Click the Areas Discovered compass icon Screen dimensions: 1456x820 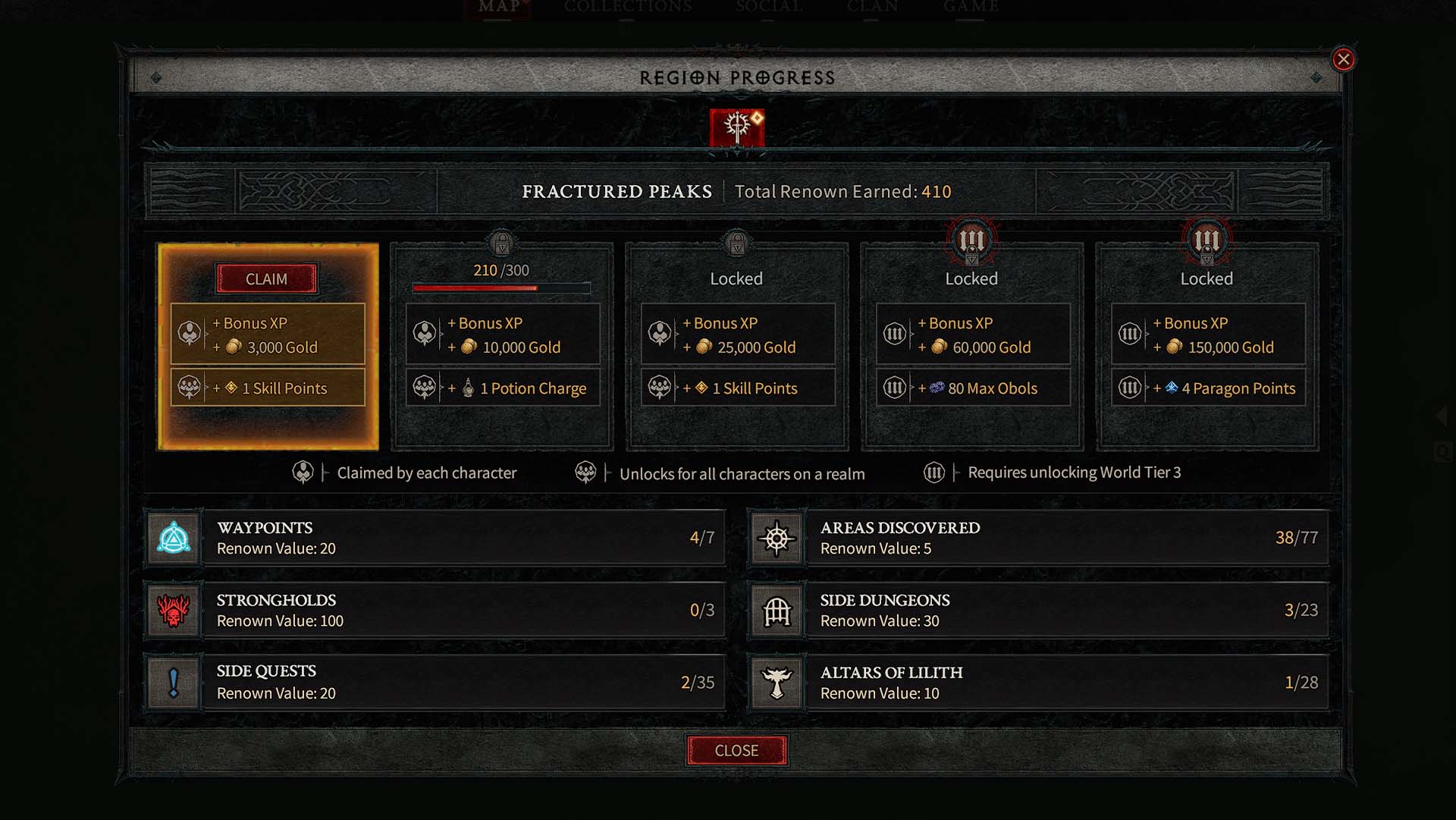coord(777,538)
